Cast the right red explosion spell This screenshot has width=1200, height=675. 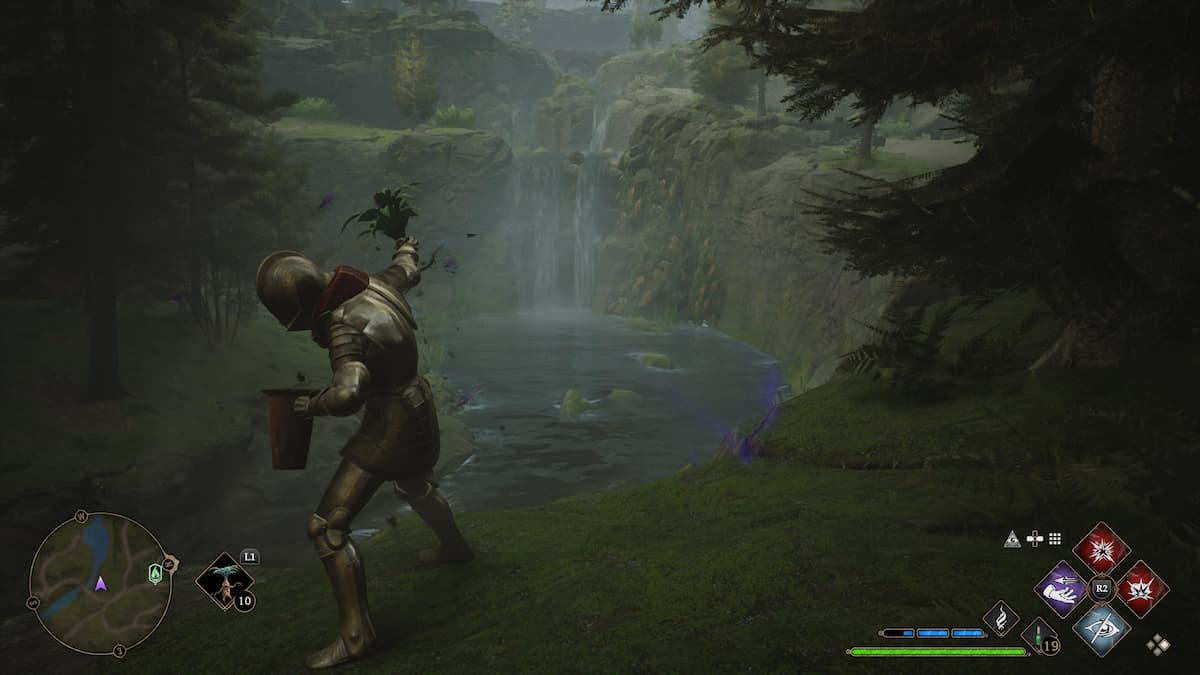tap(1141, 588)
